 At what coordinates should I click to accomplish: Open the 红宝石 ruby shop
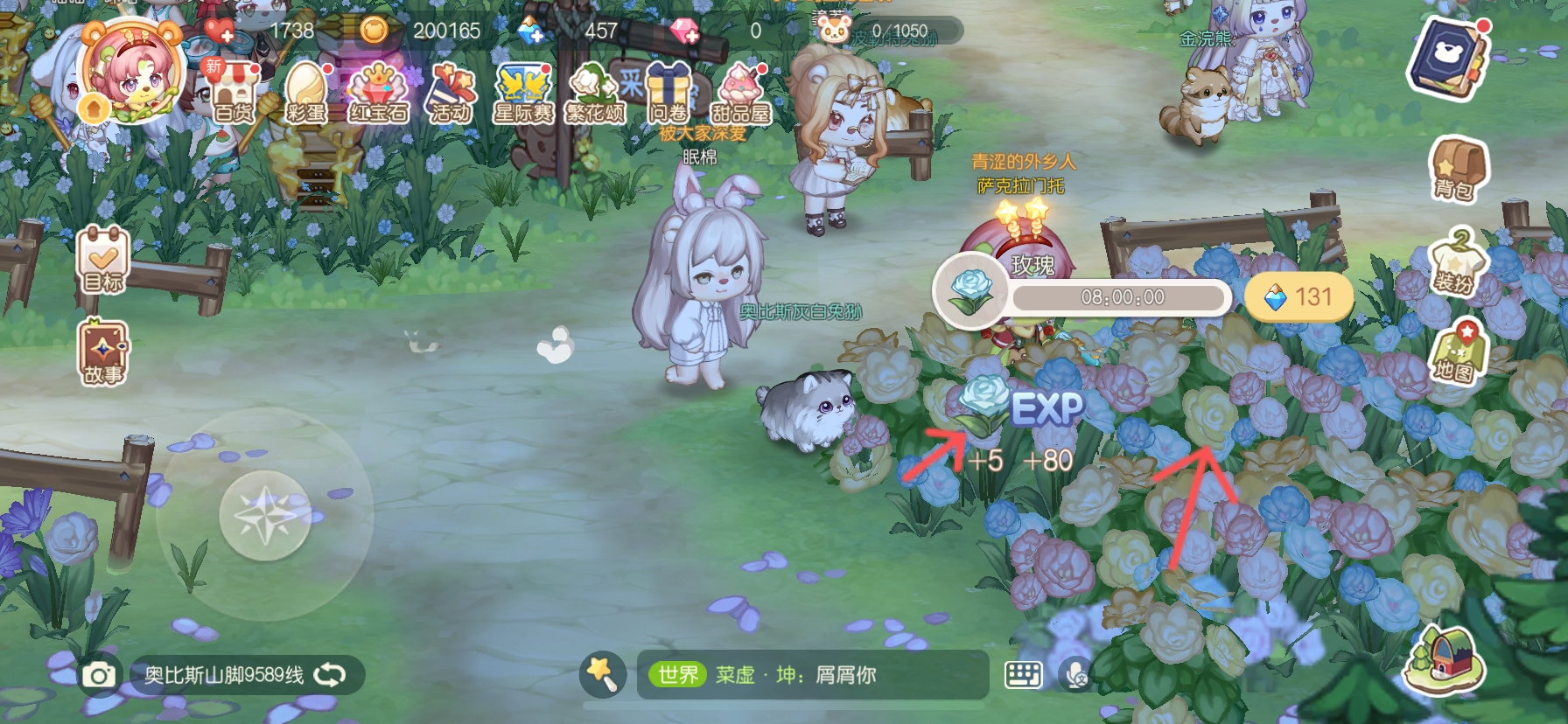click(x=376, y=92)
